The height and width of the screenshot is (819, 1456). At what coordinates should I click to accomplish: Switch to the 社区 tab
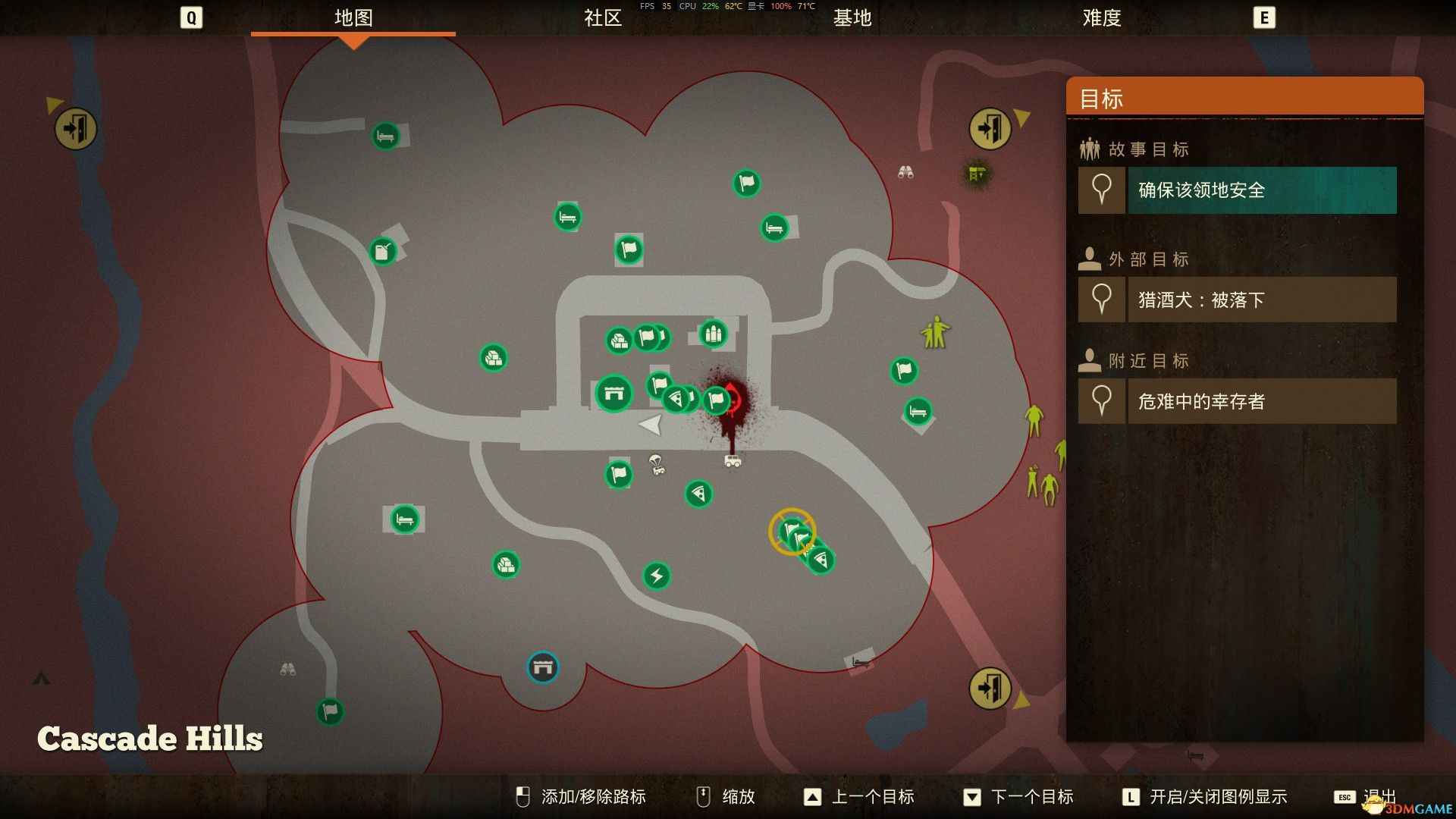(x=603, y=19)
